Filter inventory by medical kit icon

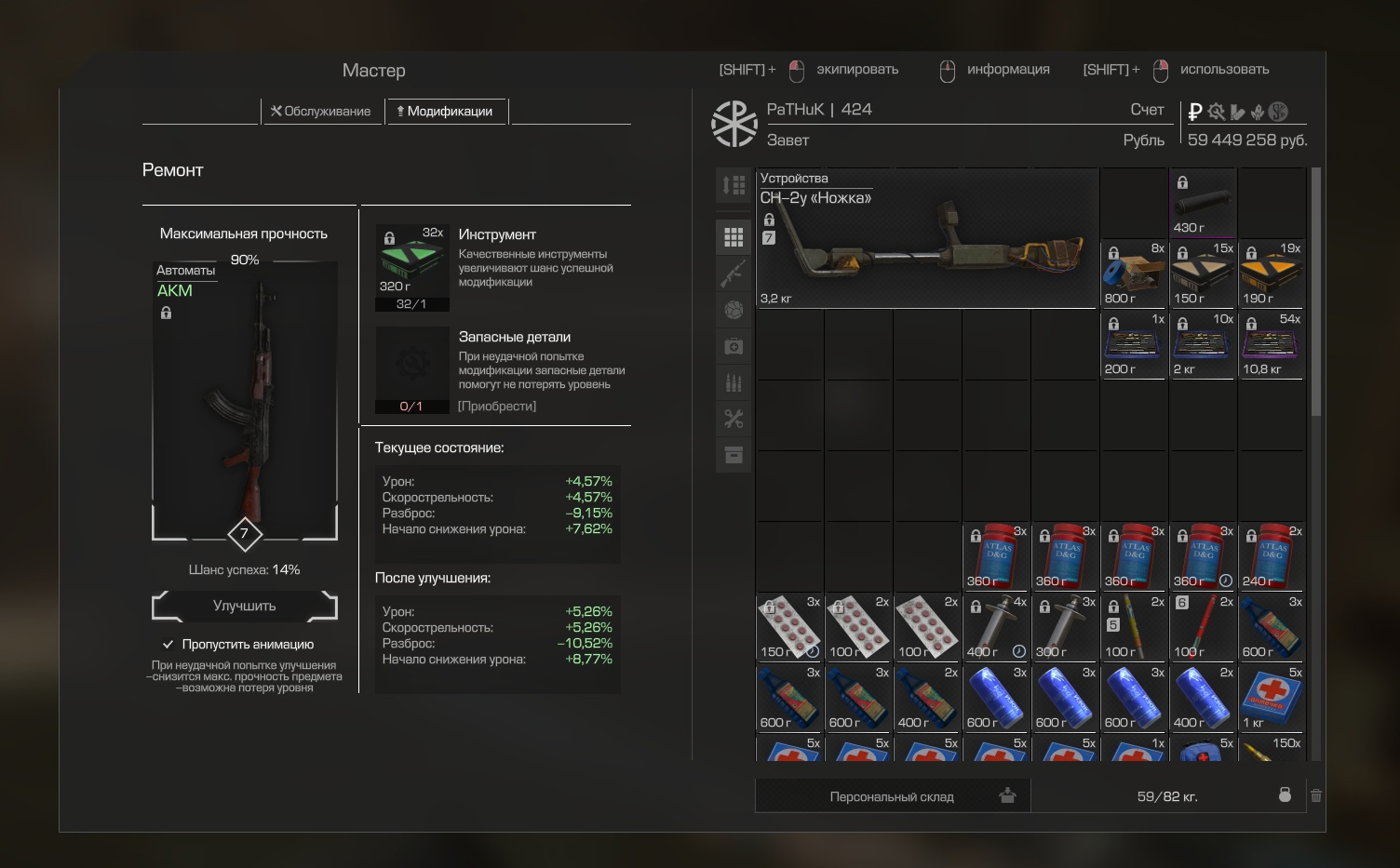[x=734, y=346]
